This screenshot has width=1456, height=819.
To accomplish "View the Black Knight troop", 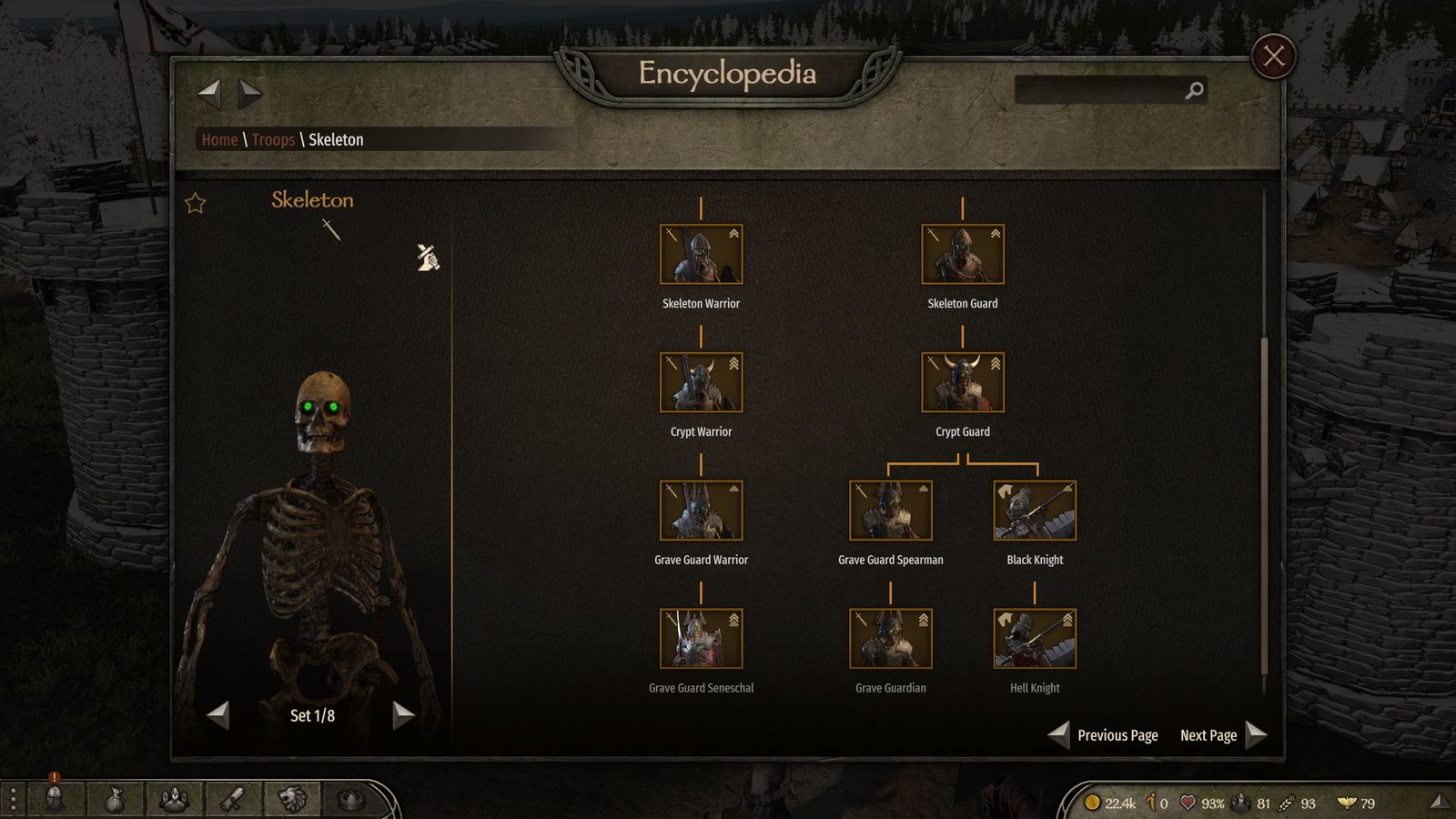I will pos(1035,511).
